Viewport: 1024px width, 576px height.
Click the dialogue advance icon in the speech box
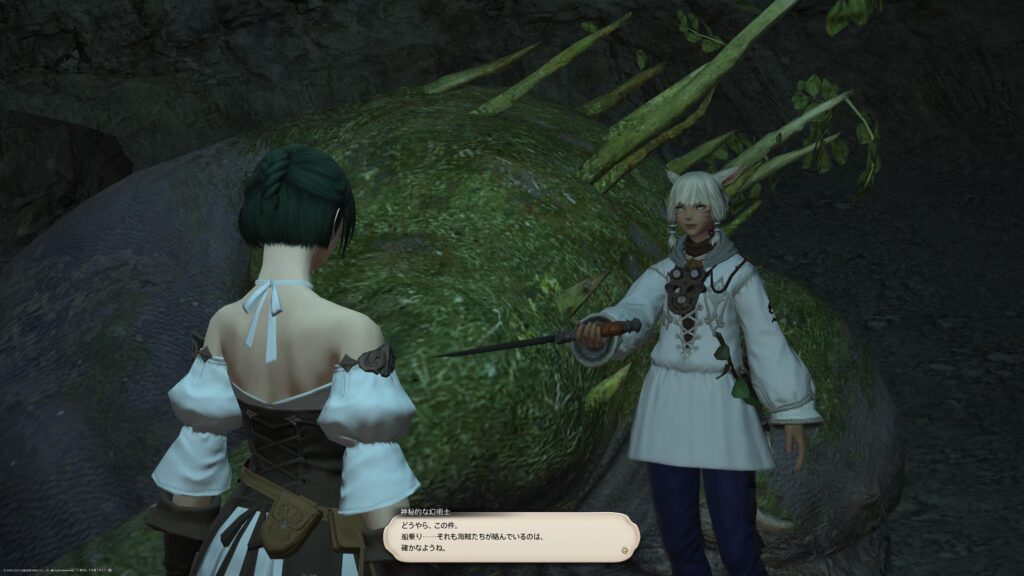[x=626, y=549]
